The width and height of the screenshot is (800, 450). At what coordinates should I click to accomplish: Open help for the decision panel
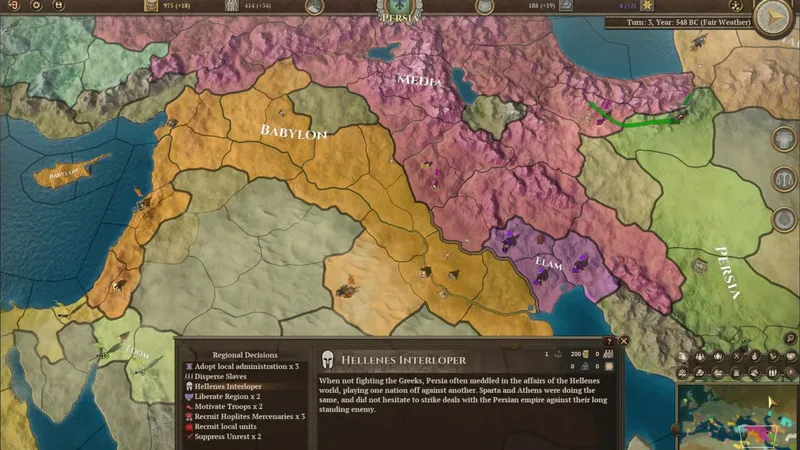tap(608, 341)
